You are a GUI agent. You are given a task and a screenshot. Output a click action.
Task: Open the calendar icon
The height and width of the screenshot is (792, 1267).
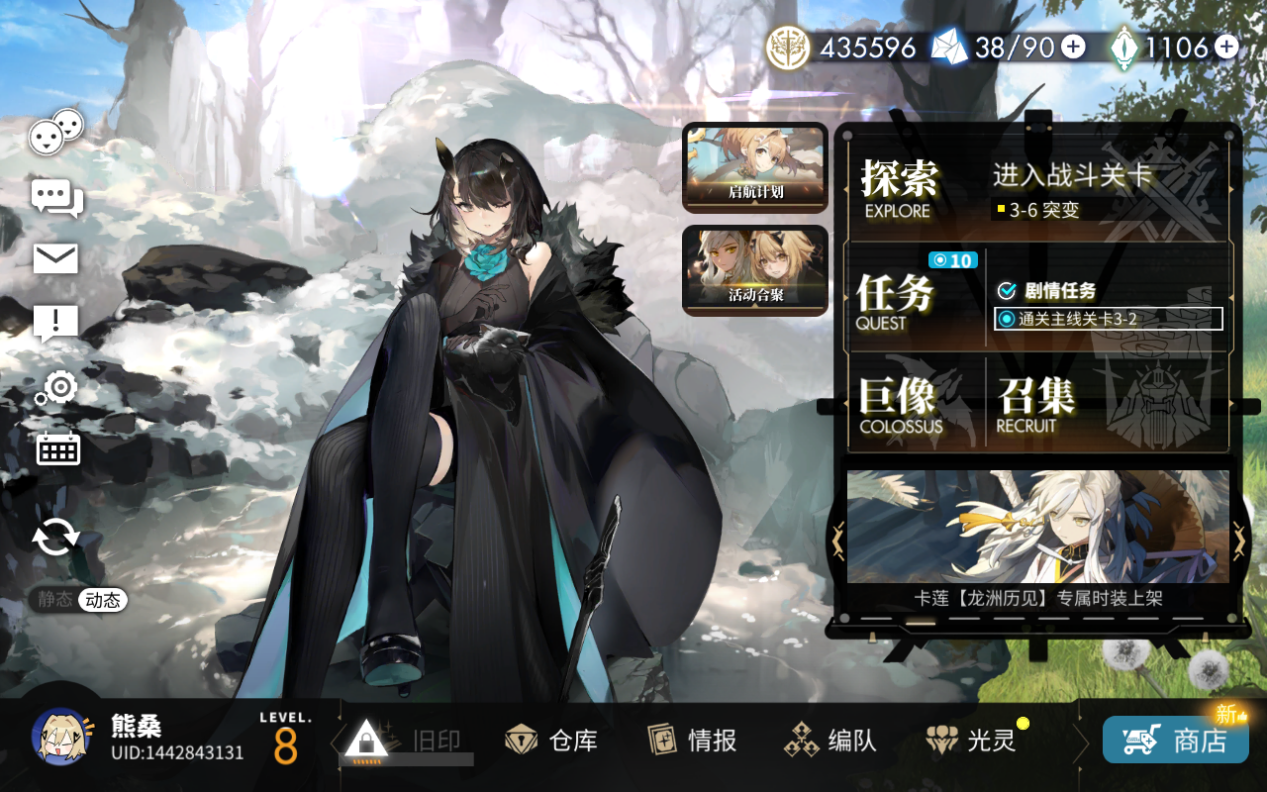point(58,450)
